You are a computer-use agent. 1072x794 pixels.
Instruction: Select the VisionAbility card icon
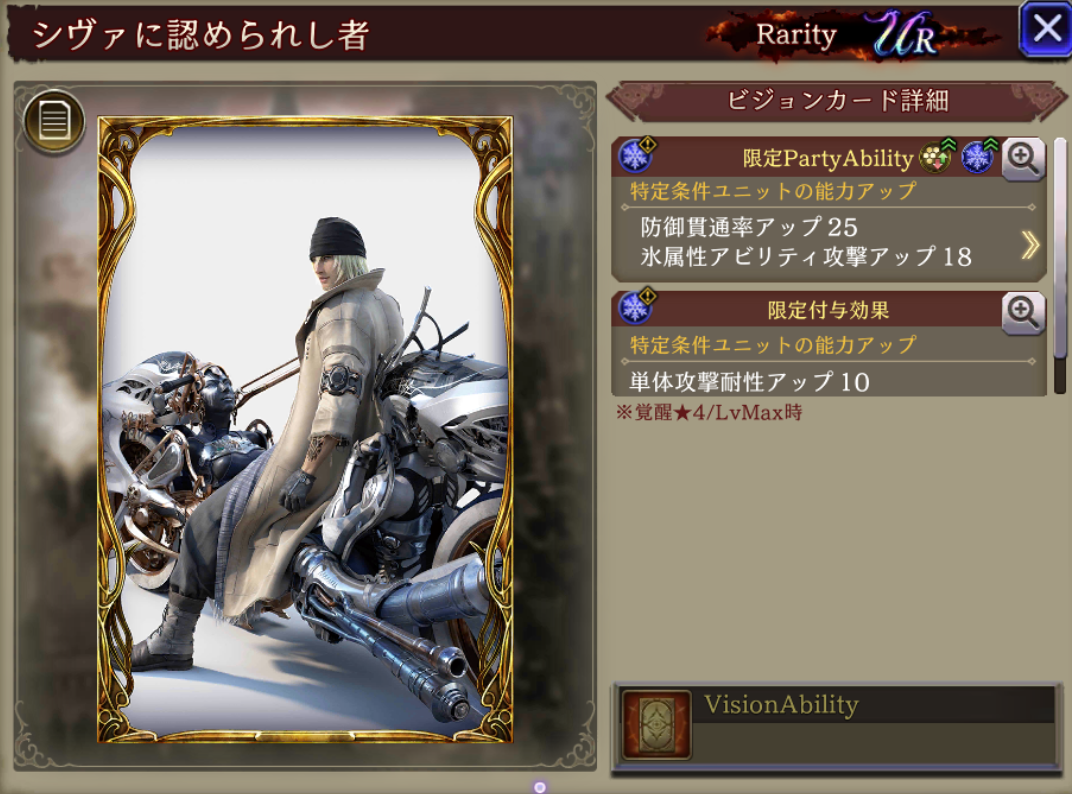(656, 724)
